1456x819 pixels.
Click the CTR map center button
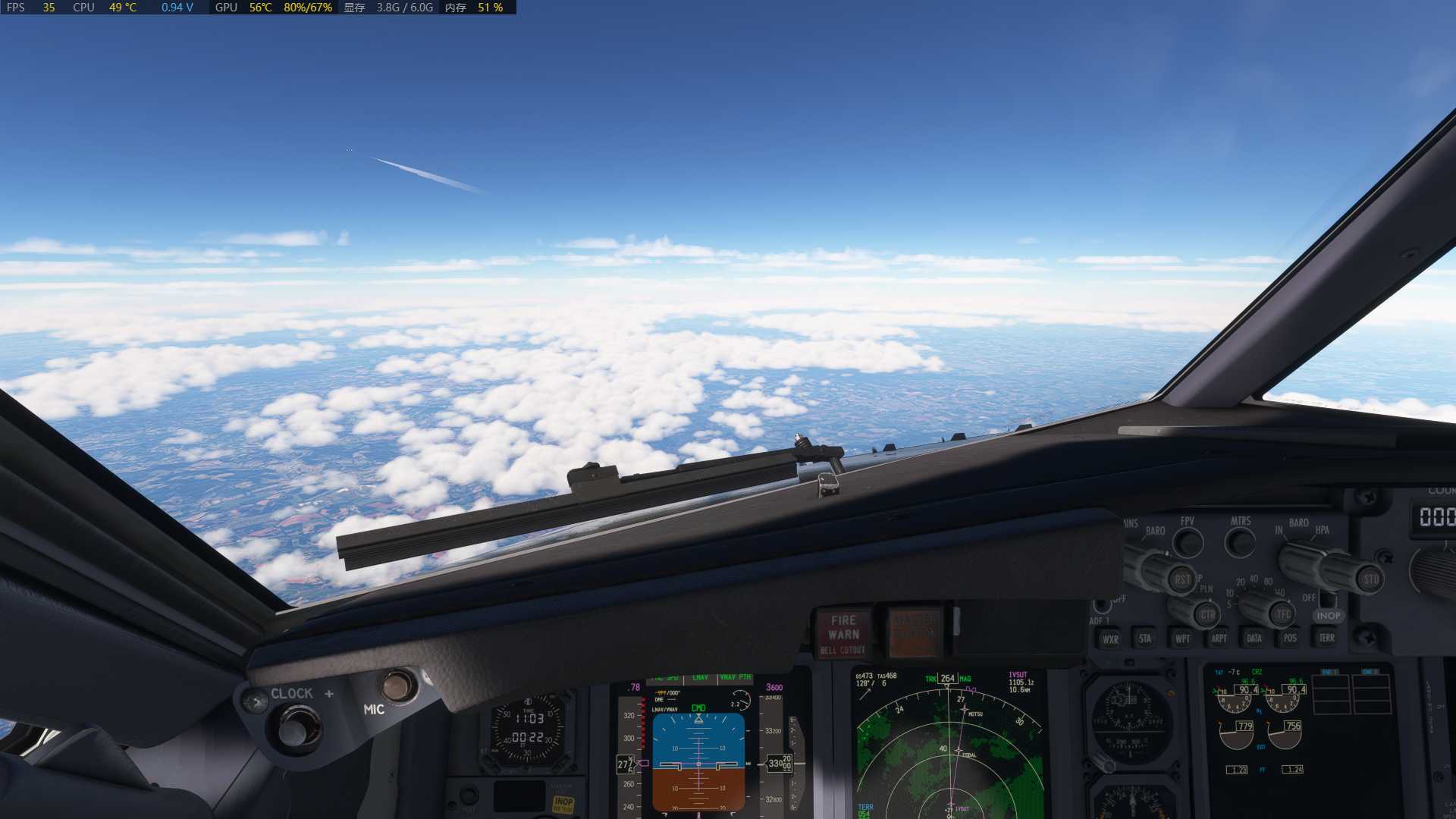1207,615
